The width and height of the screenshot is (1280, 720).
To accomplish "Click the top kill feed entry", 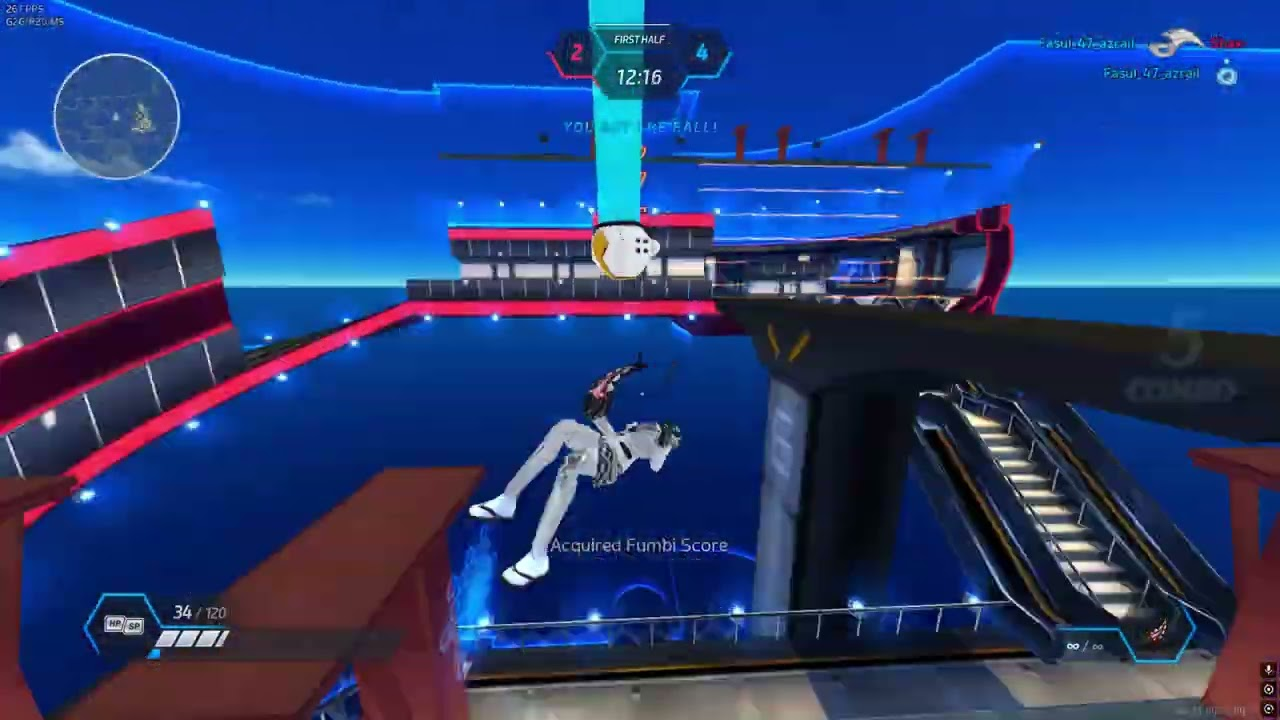I will 1140,44.
